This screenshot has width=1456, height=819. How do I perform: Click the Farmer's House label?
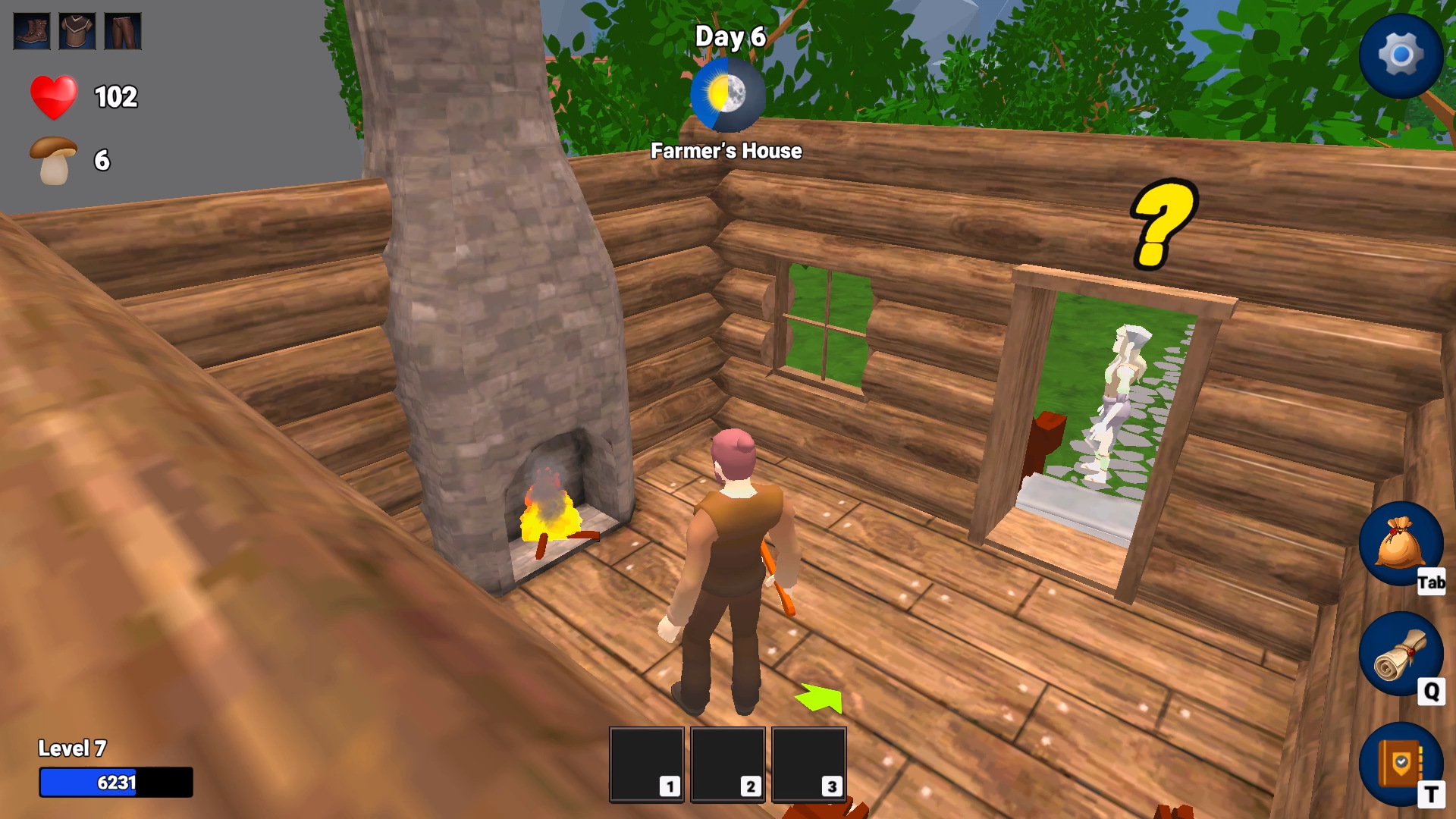coord(726,152)
